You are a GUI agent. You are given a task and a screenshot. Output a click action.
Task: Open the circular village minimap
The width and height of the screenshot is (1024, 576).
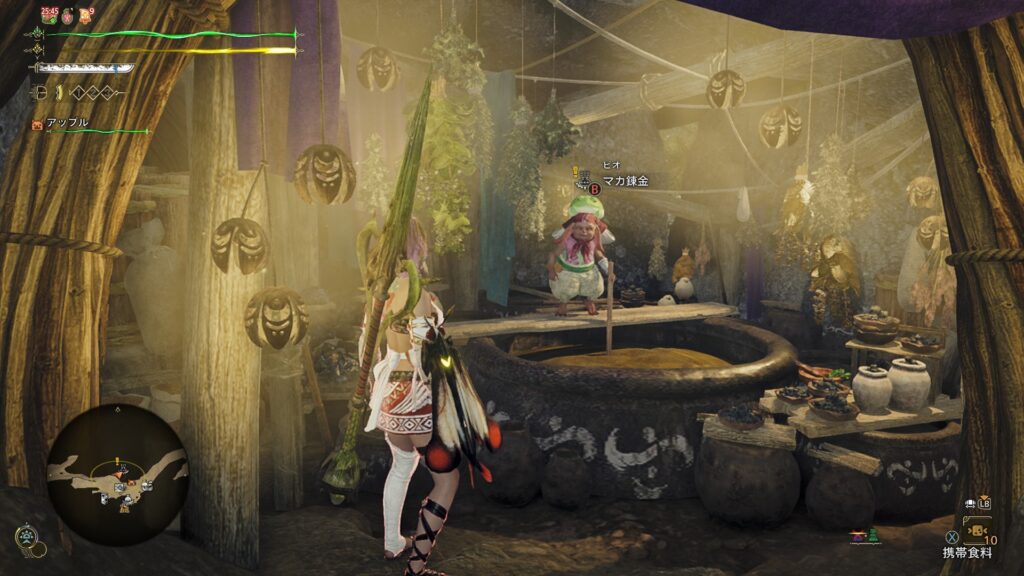tap(118, 475)
